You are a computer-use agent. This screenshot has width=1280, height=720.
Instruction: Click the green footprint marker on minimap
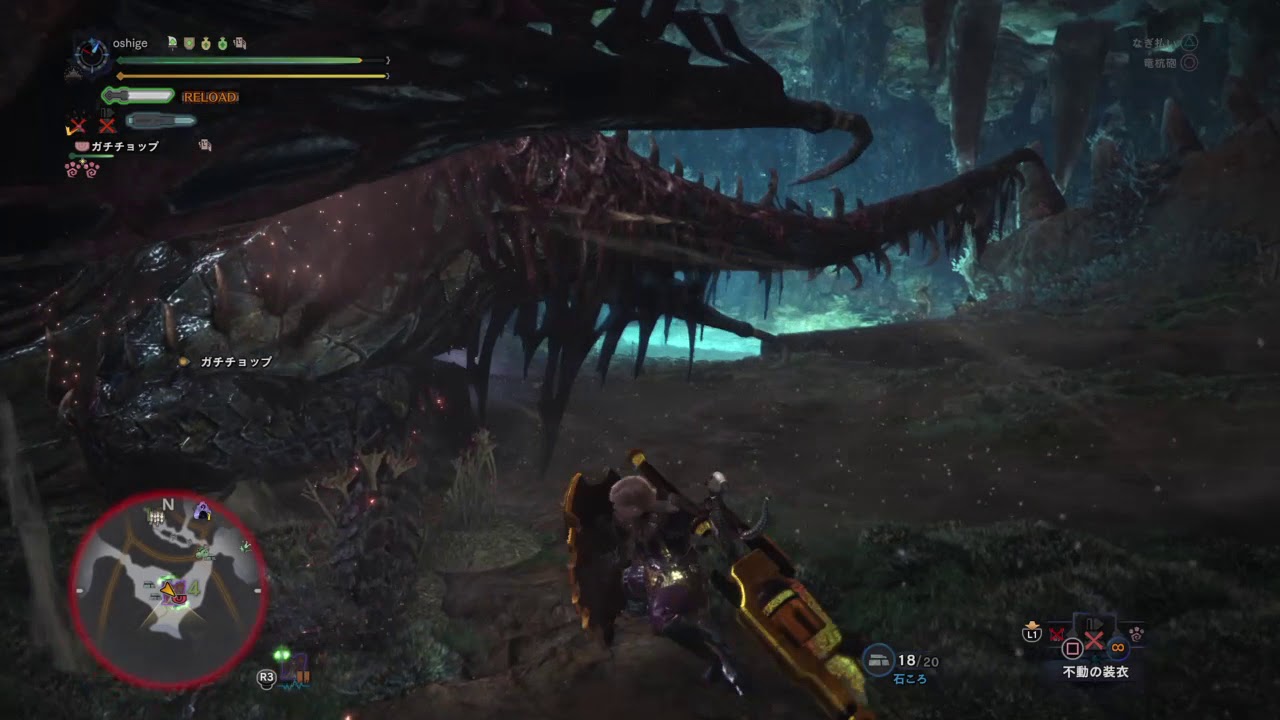click(x=246, y=546)
